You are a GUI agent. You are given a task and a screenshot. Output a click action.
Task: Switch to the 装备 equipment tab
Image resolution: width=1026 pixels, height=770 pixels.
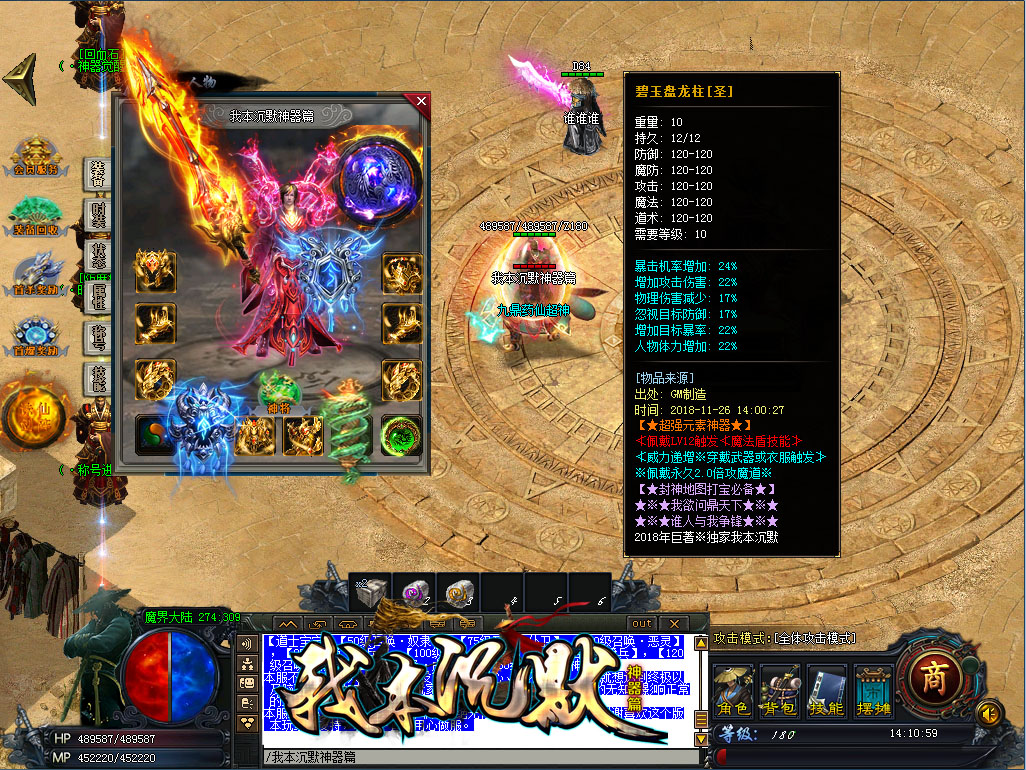tap(98, 172)
